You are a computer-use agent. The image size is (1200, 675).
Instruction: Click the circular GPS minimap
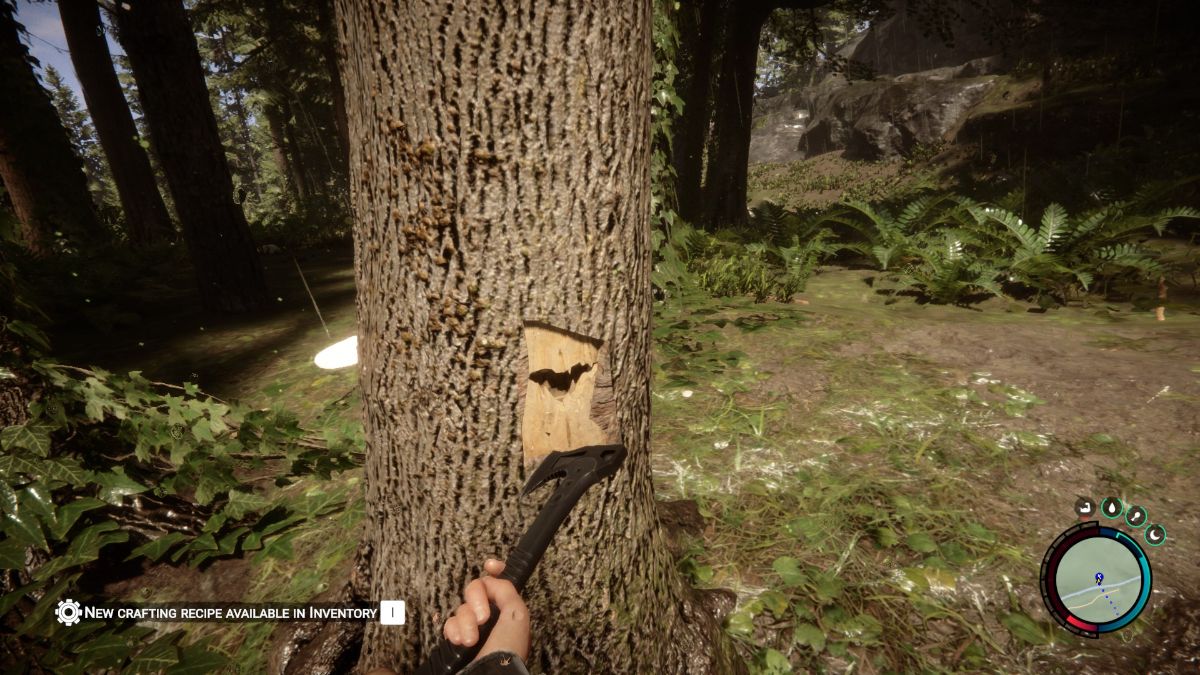click(x=1096, y=579)
